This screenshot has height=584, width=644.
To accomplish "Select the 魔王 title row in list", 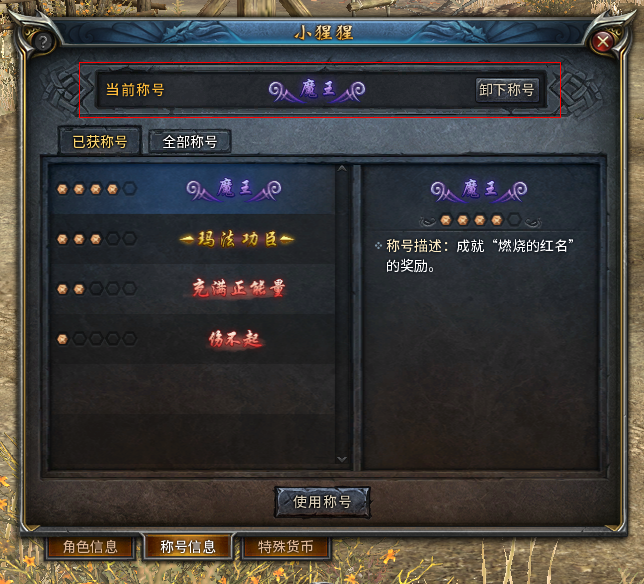I will pos(192,188).
